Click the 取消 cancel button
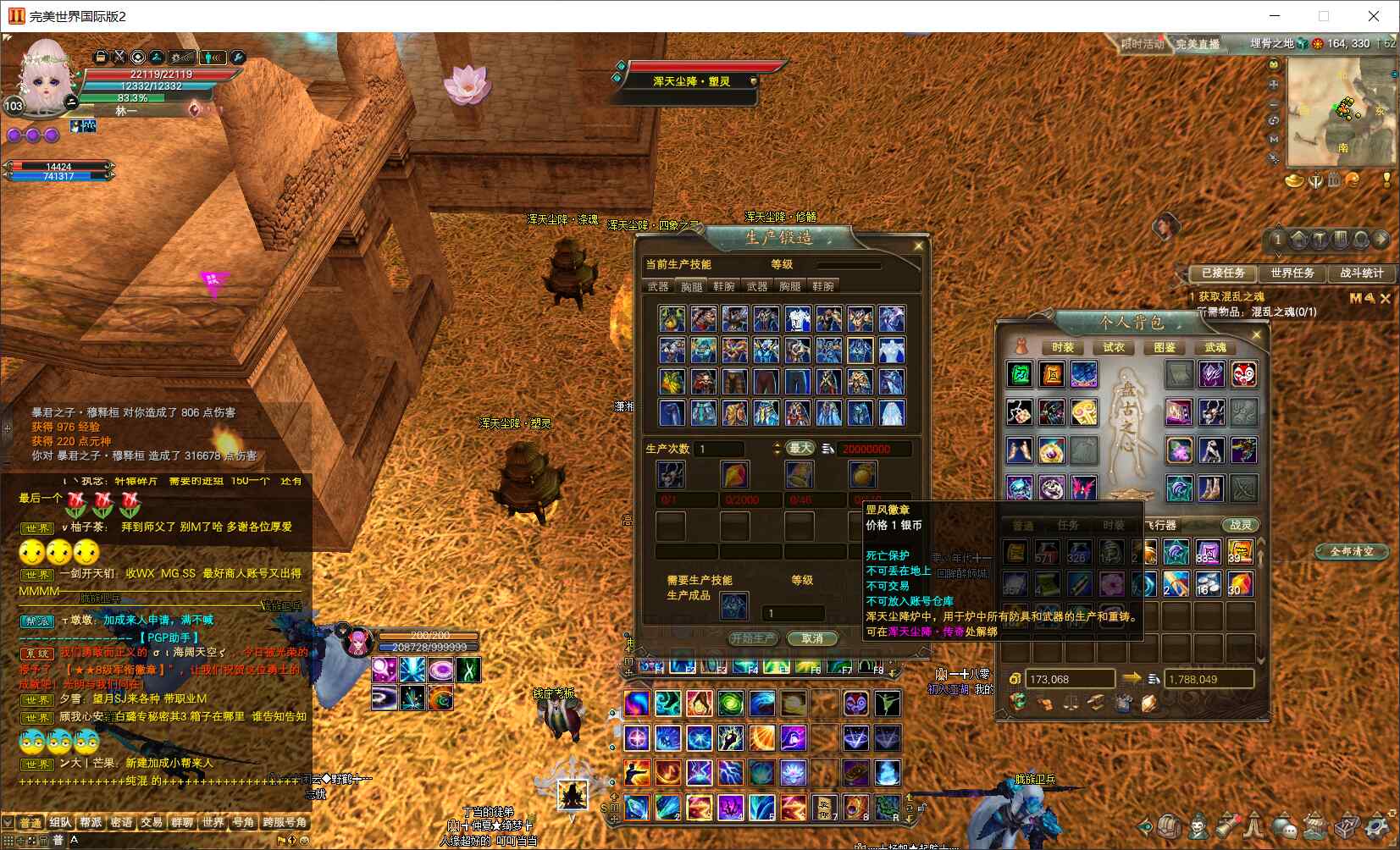Screen dimensions: 1400x850 coord(811,638)
